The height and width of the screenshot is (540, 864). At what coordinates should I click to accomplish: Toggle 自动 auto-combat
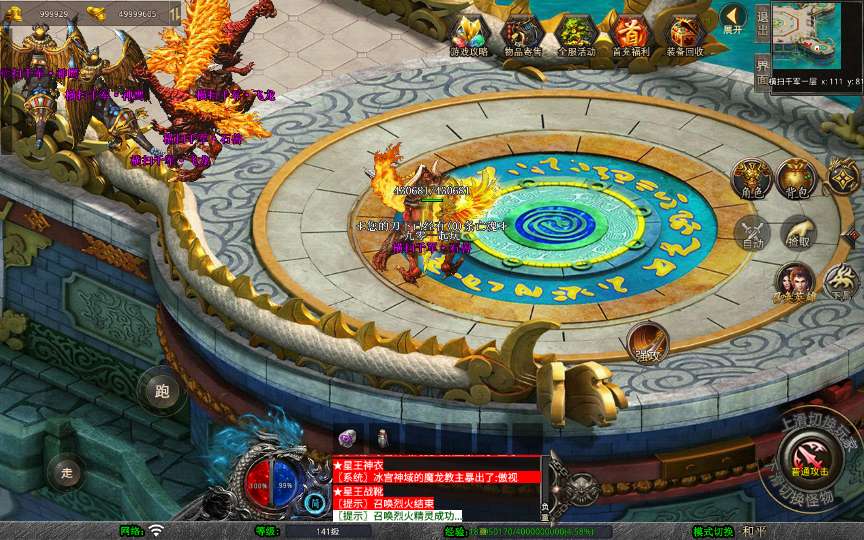click(752, 232)
